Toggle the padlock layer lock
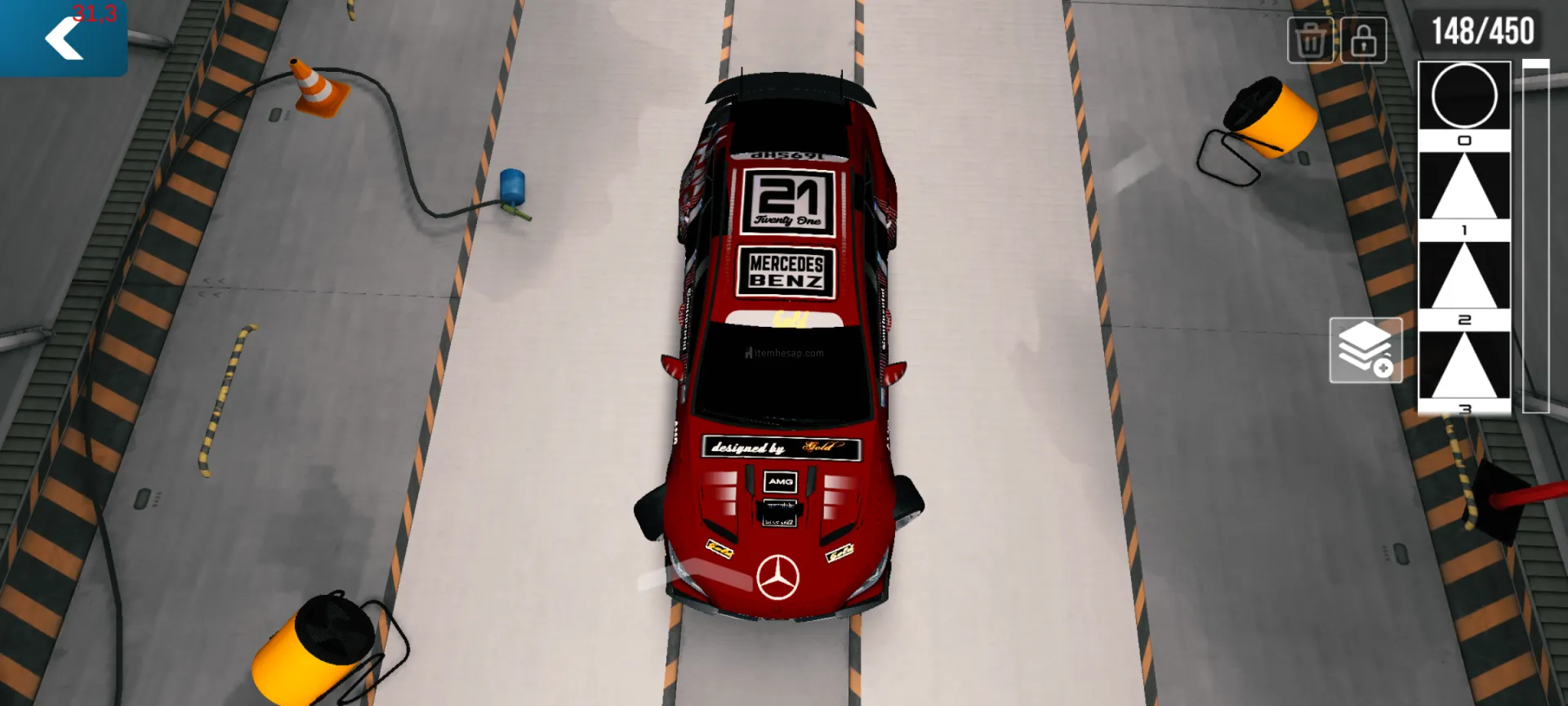This screenshot has height=706, width=1568. [1363, 40]
